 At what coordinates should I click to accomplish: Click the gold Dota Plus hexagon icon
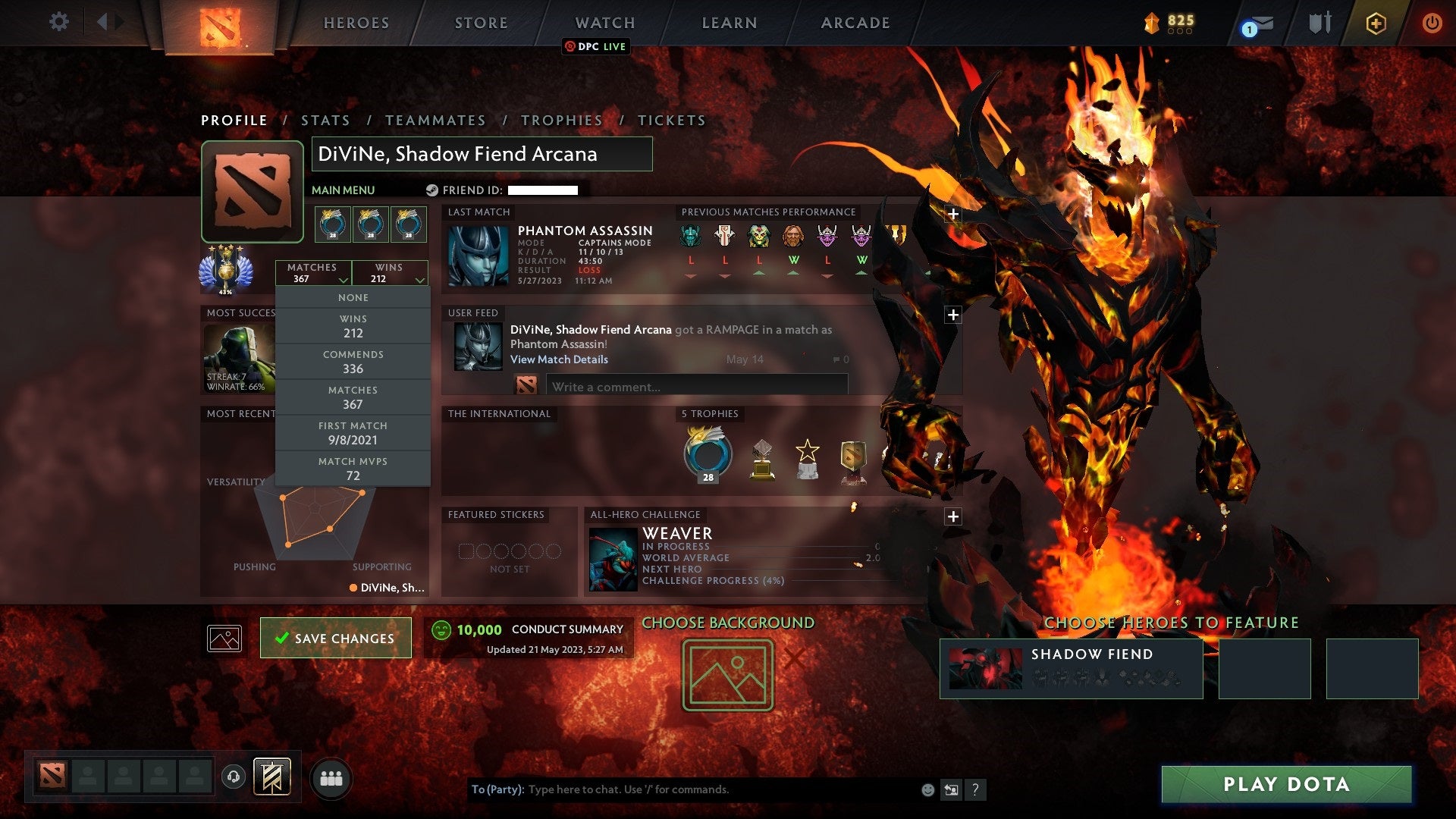(x=1376, y=23)
